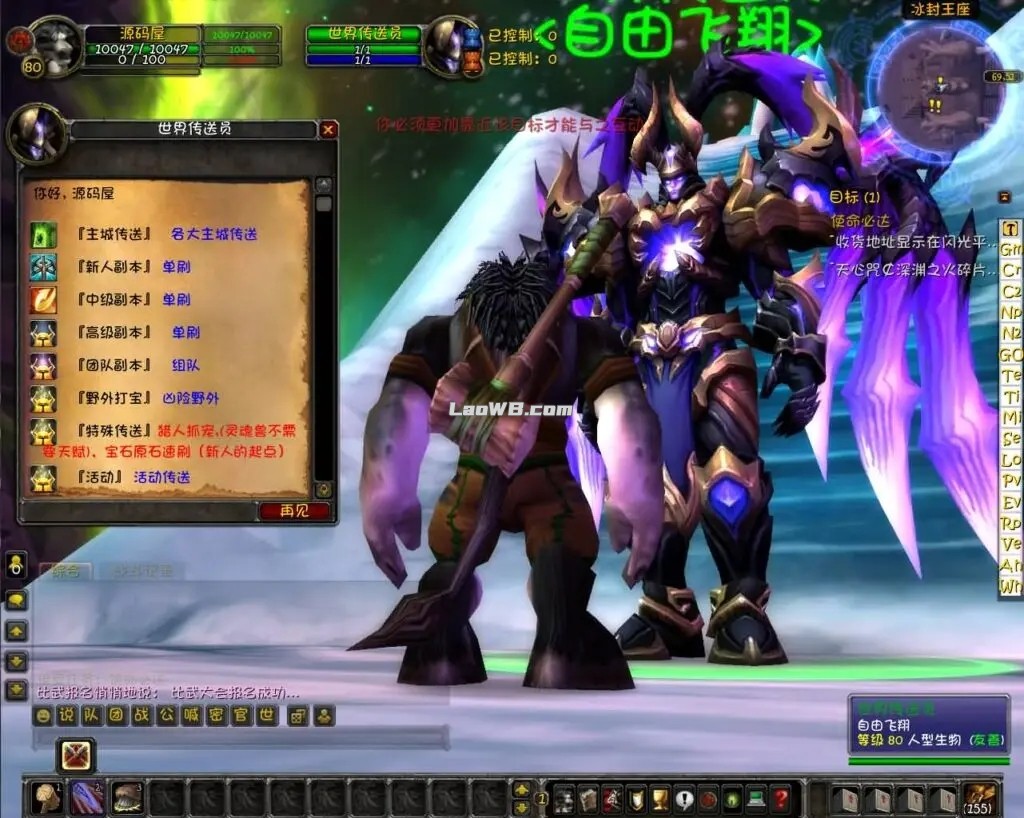Screen dimensions: 1024x818
Task: Click the 再见 goodbye button
Action: (294, 511)
